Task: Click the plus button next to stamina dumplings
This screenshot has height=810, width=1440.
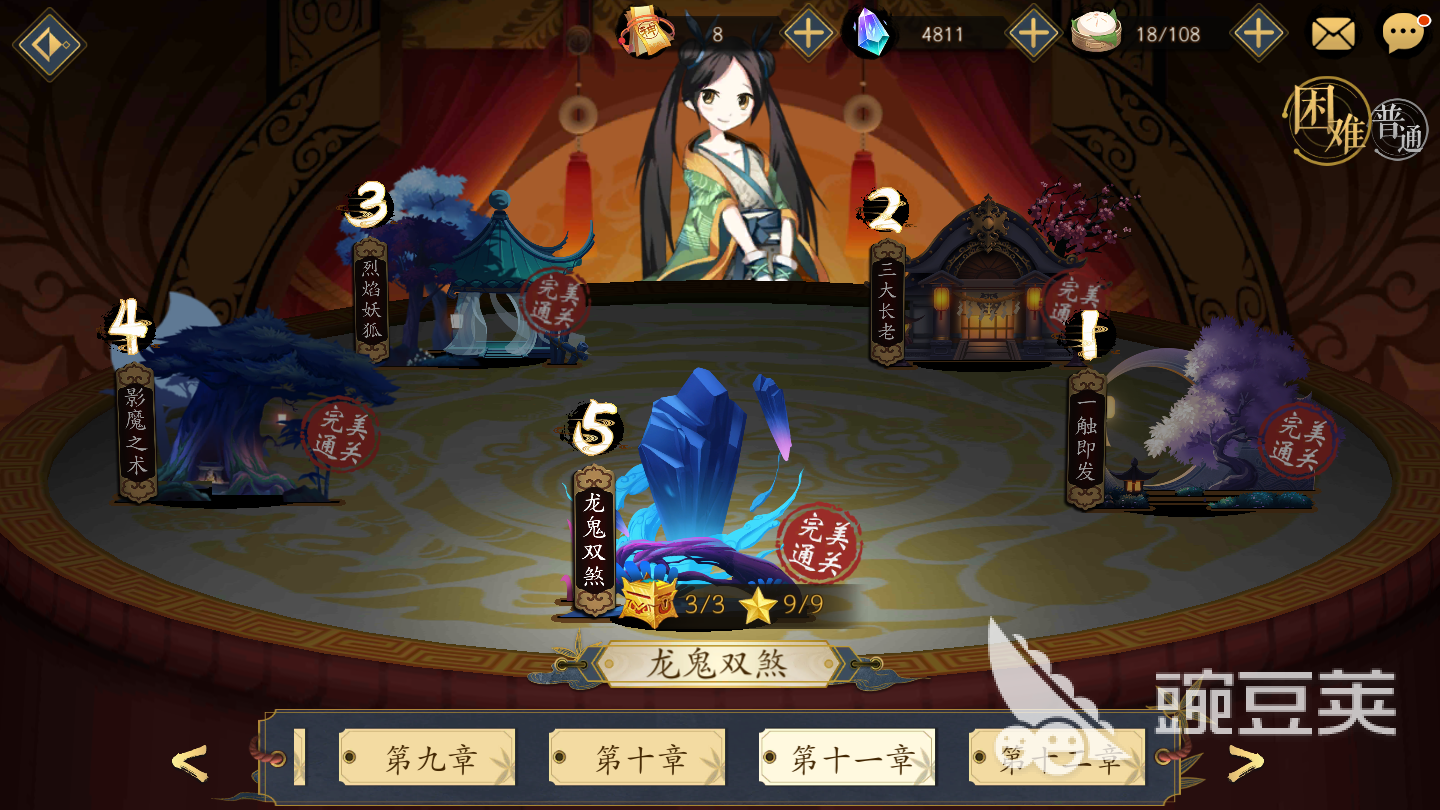Action: [x=1258, y=31]
